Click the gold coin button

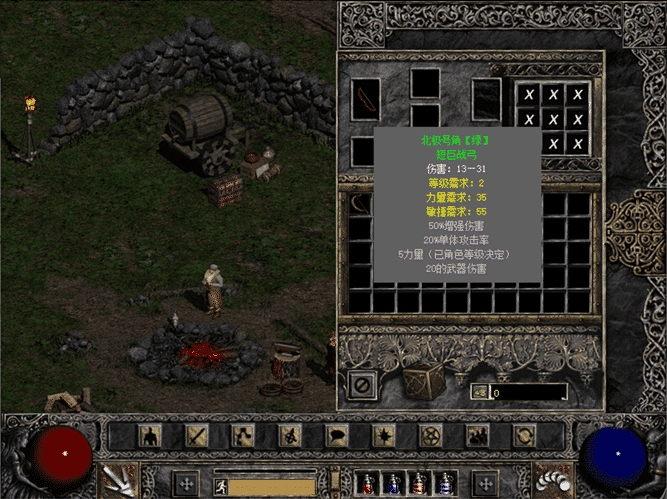[x=479, y=392]
